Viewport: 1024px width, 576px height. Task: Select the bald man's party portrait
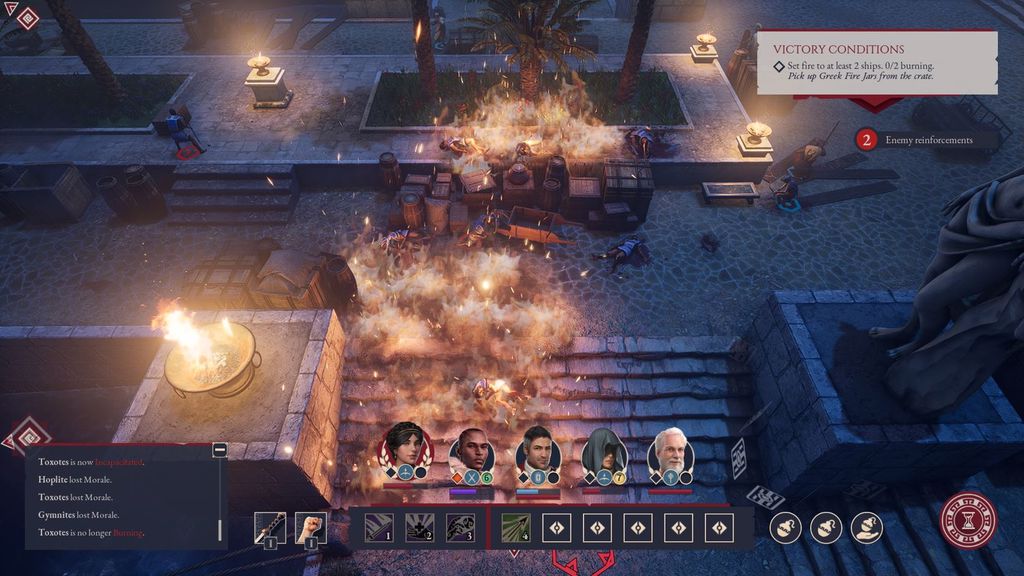pos(472,453)
